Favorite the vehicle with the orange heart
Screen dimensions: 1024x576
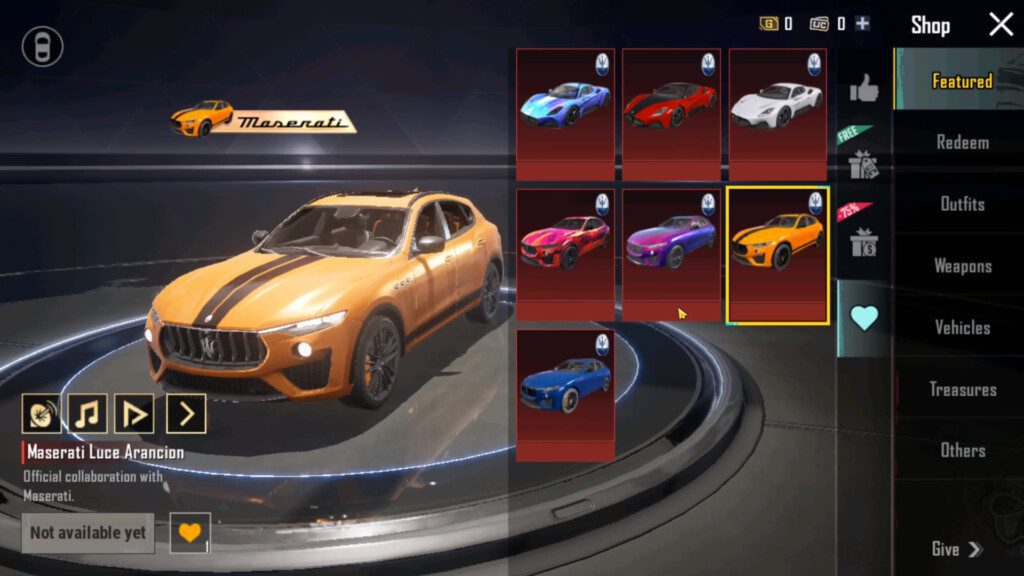tap(189, 532)
